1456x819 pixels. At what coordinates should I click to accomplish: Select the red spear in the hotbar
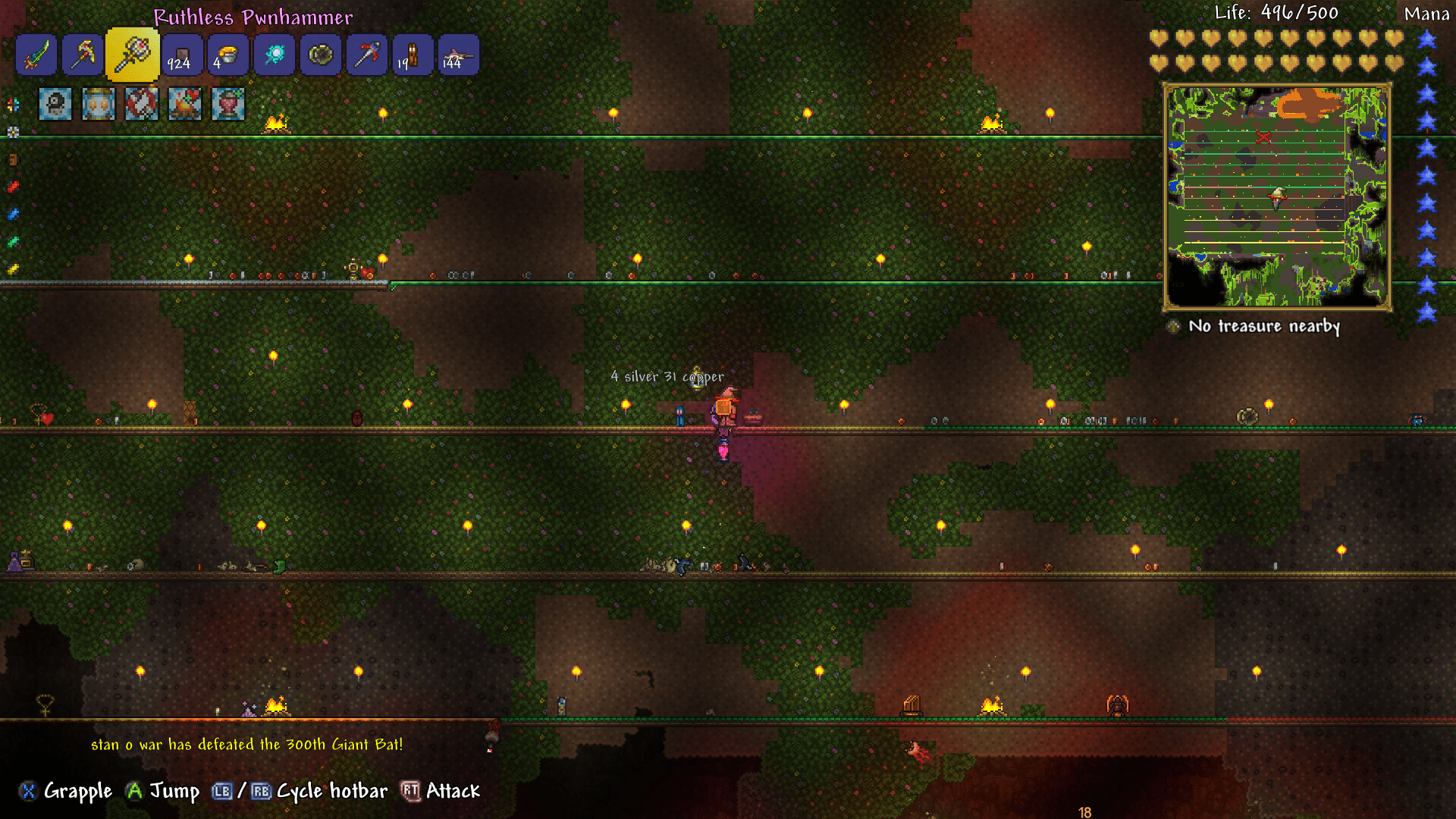[x=366, y=55]
